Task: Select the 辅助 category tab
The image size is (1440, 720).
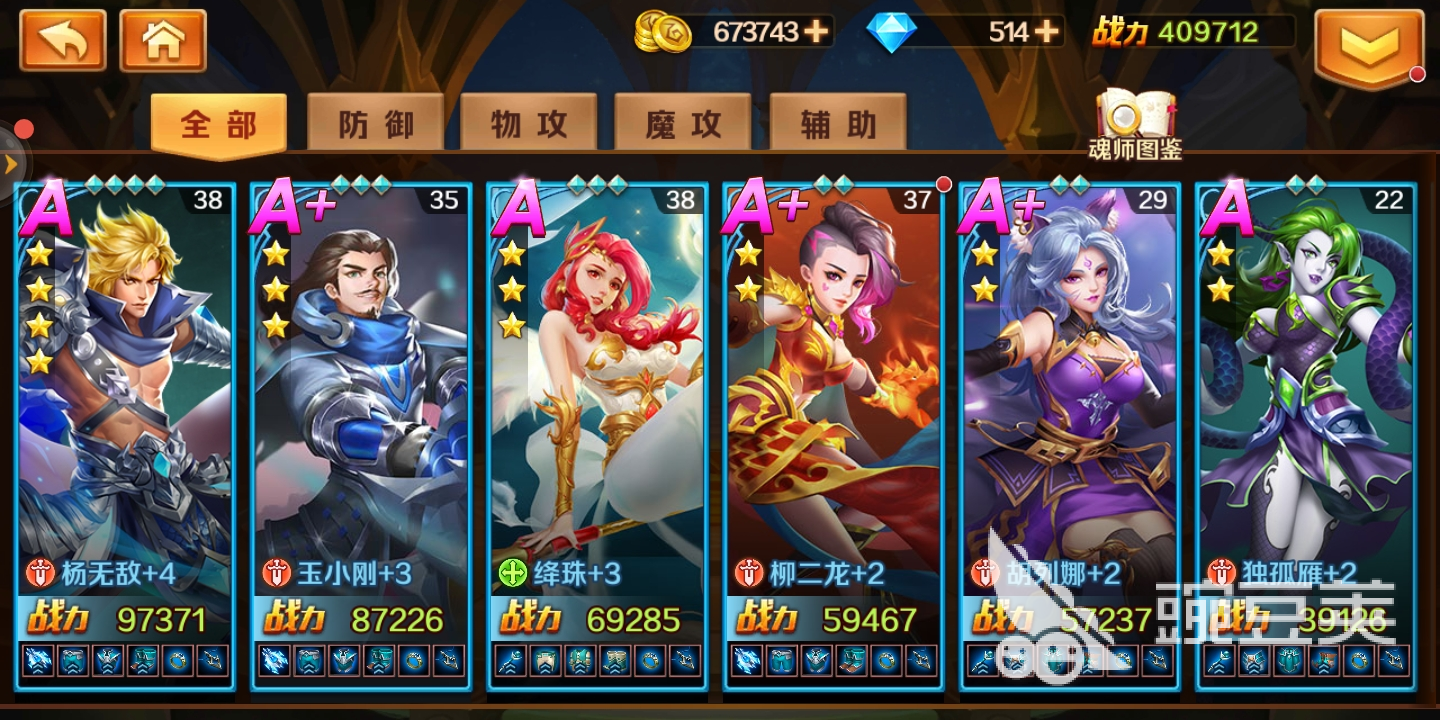Action: coord(836,121)
